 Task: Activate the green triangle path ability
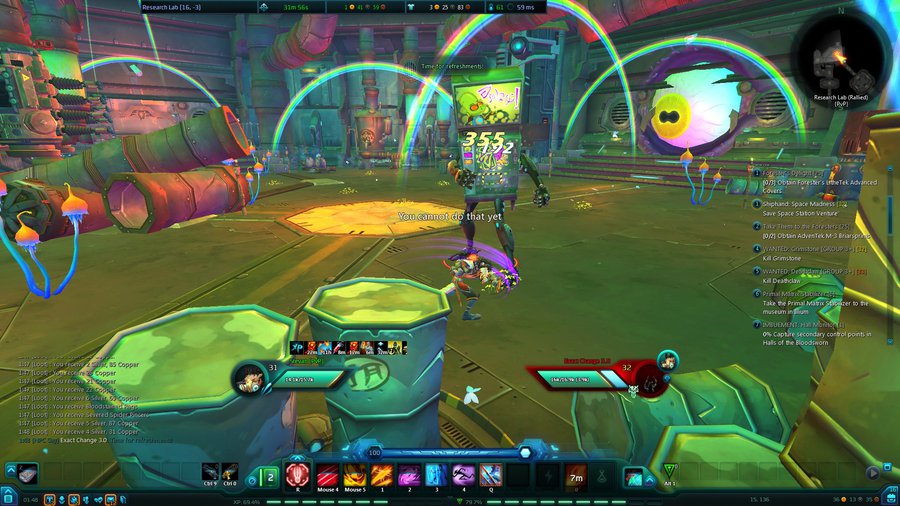click(669, 472)
